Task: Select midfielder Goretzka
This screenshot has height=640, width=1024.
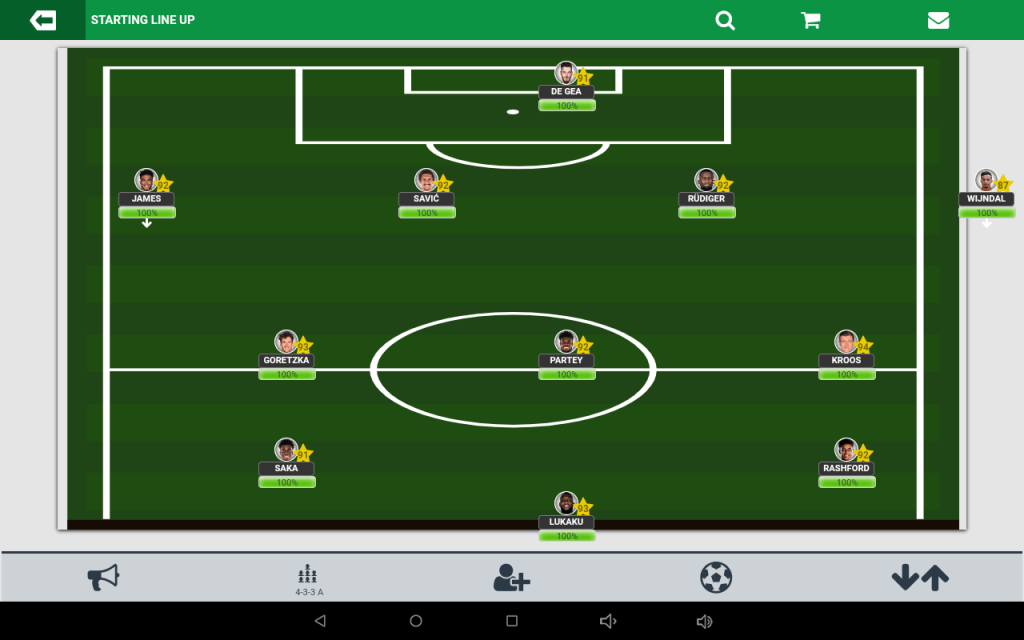Action: pos(287,355)
